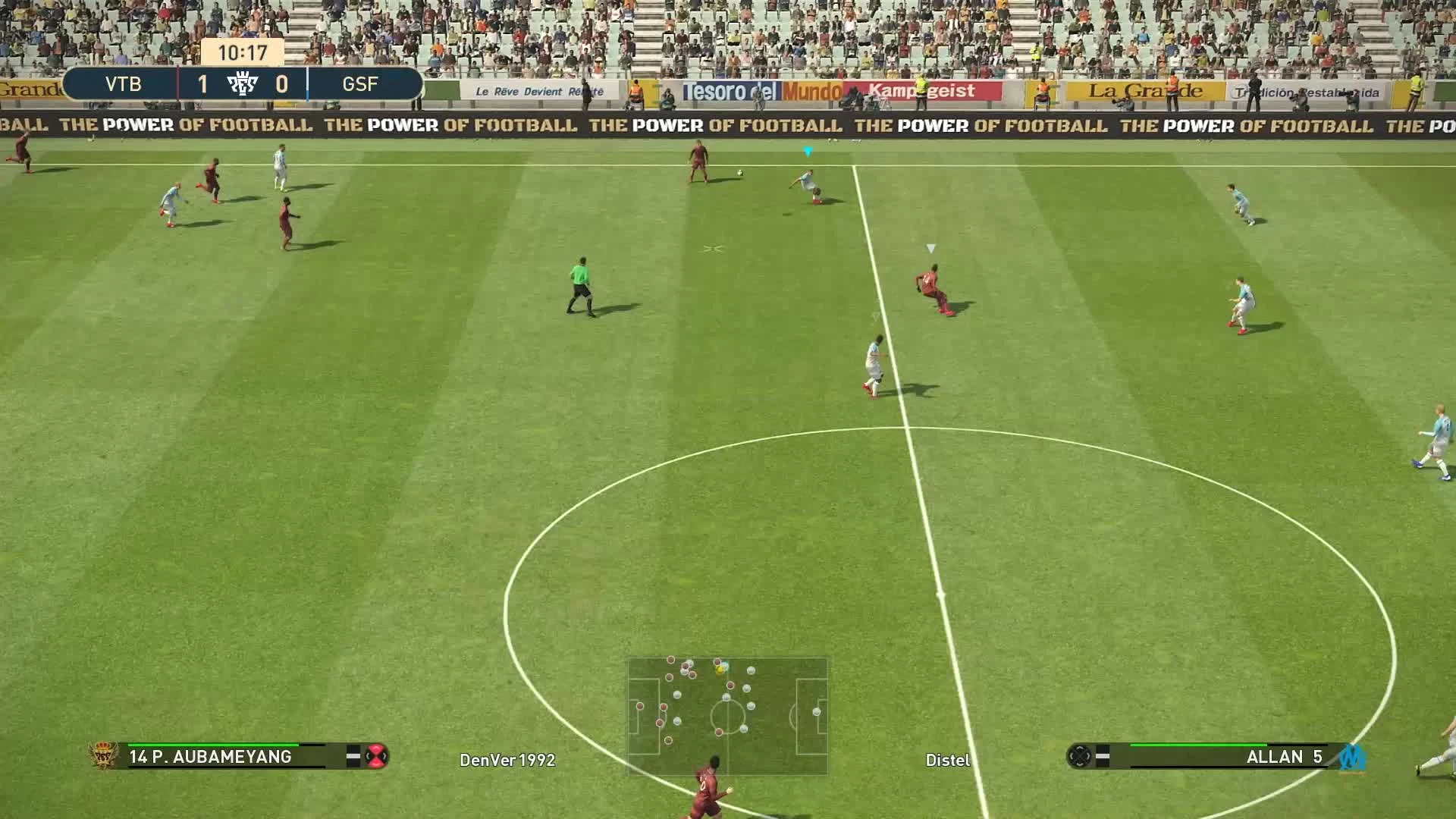Click the PES crown logo on the scoreboard
The image size is (1456, 819).
pos(244,83)
